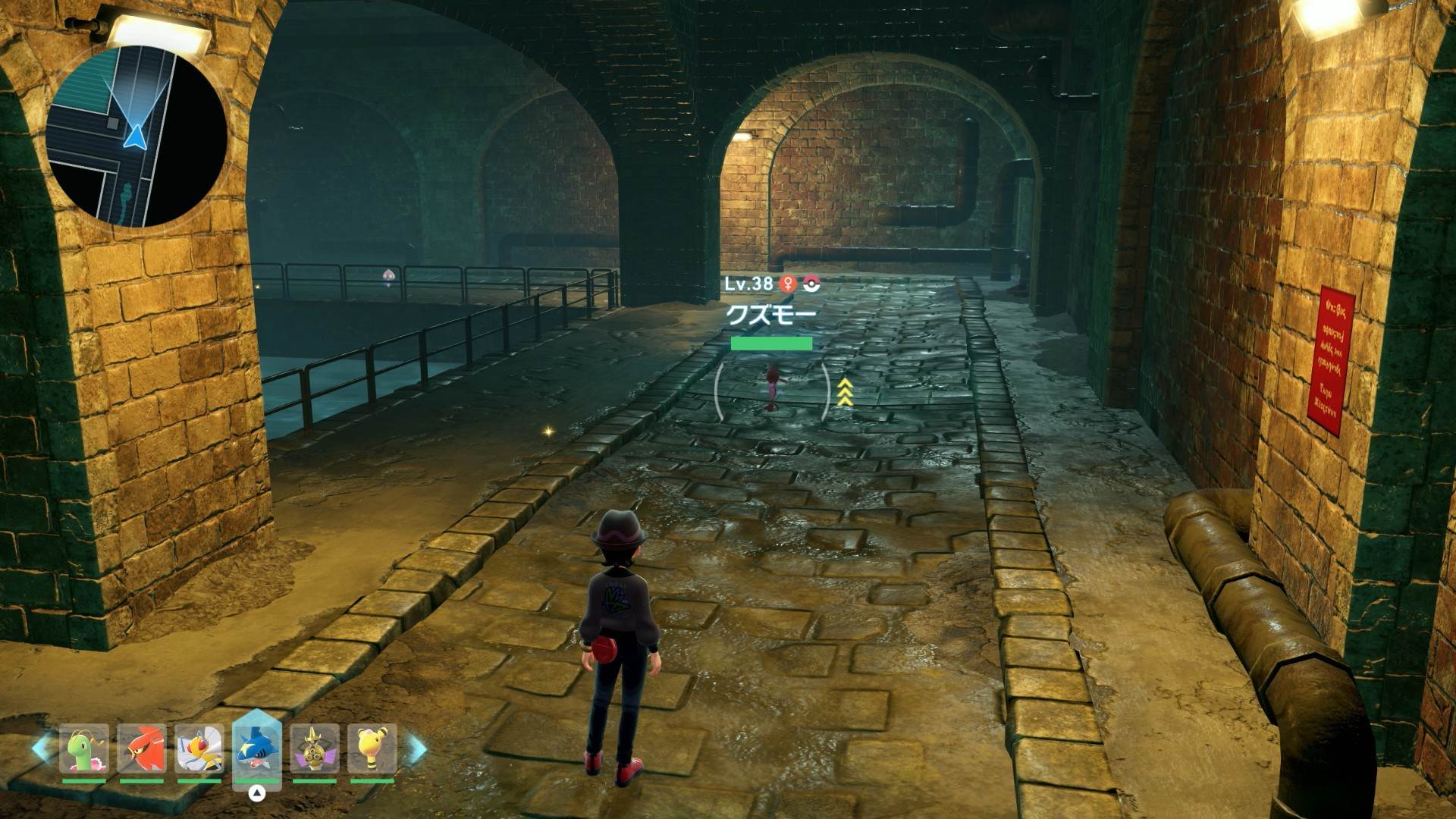Choose the Talonflame party slot

click(x=142, y=749)
